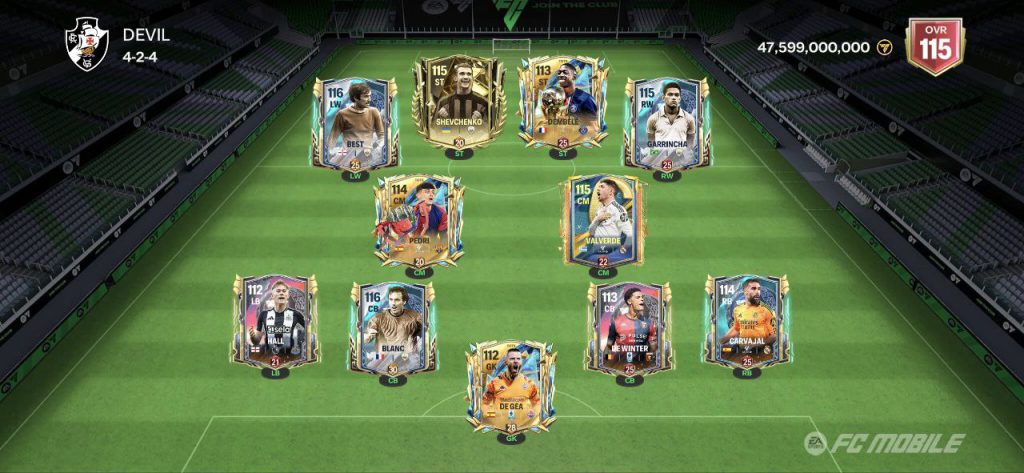
Task: Select the Pedri CM card
Action: 419,220
